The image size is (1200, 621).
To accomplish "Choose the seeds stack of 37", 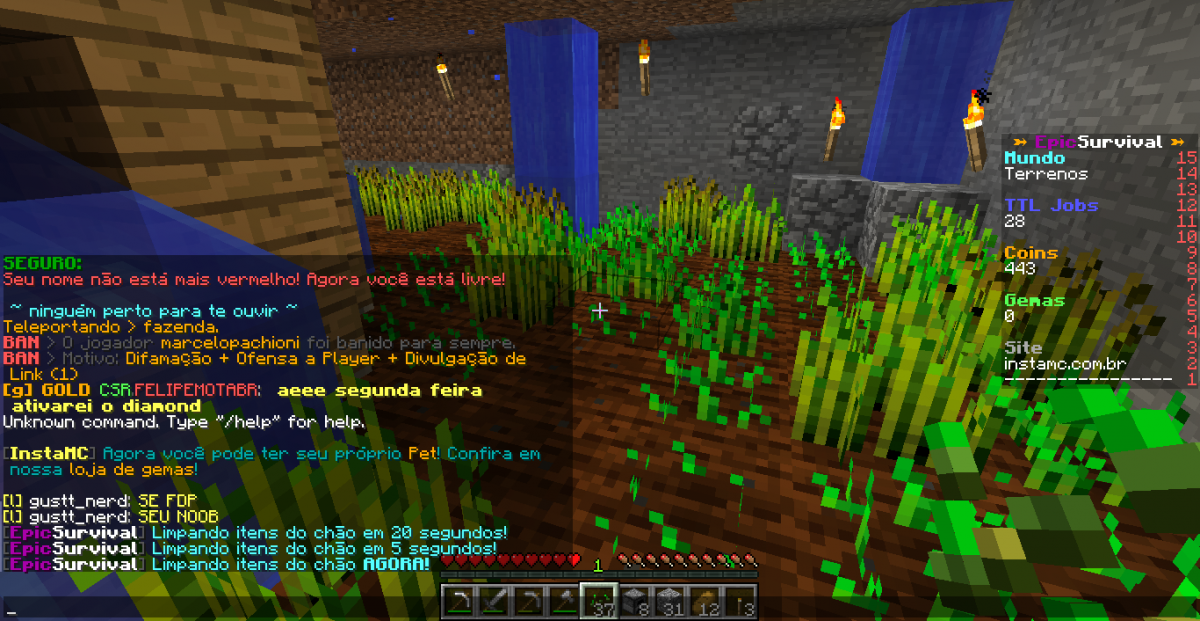I will tap(599, 601).
